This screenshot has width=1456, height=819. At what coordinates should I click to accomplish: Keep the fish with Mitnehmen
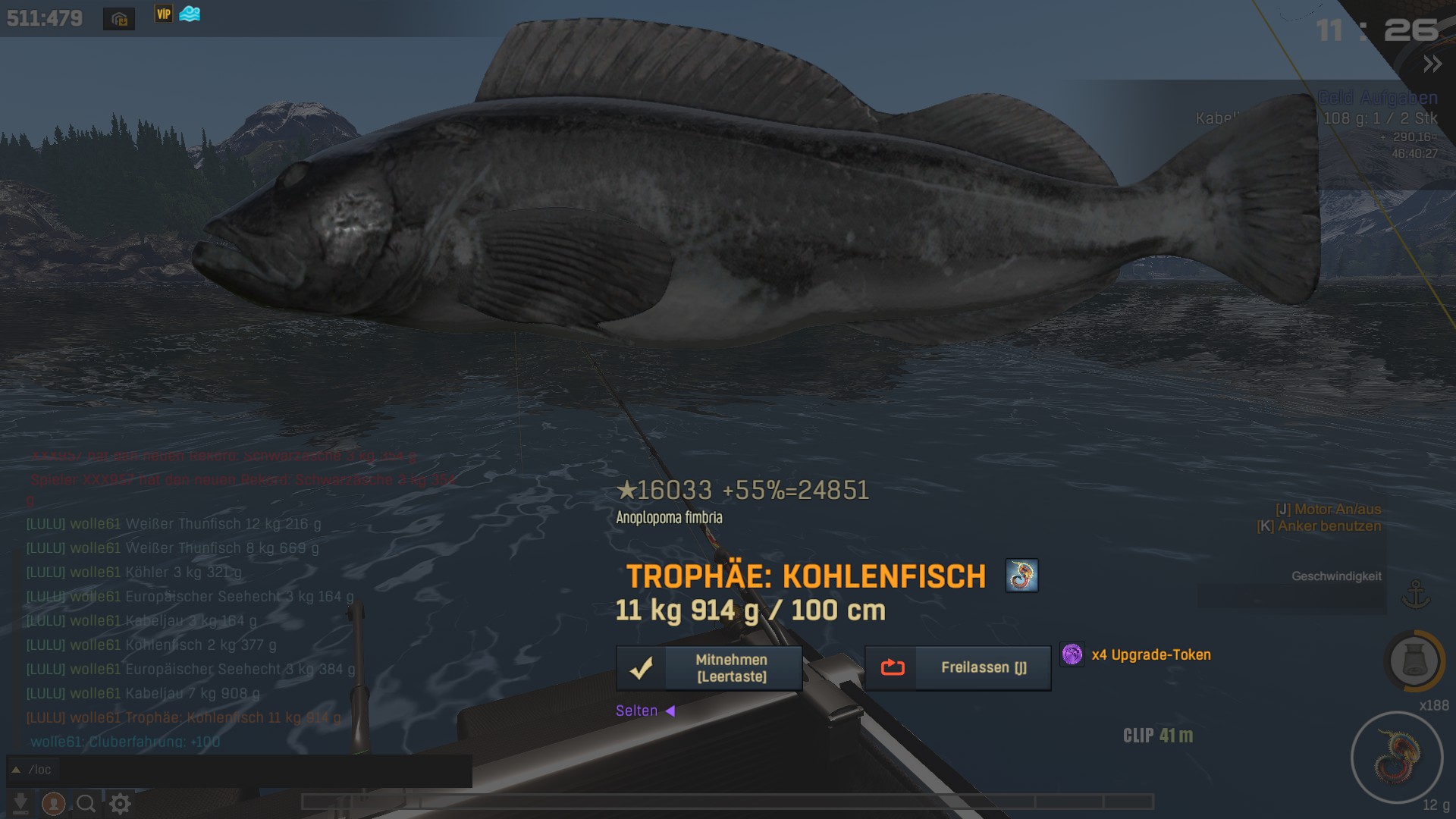(709, 668)
